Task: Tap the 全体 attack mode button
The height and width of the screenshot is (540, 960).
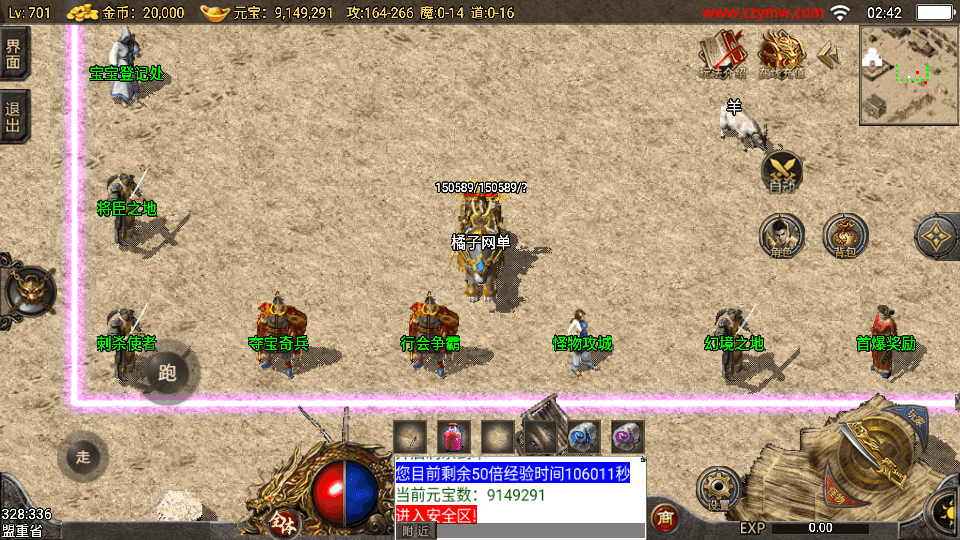Action: pyautogui.click(x=280, y=520)
